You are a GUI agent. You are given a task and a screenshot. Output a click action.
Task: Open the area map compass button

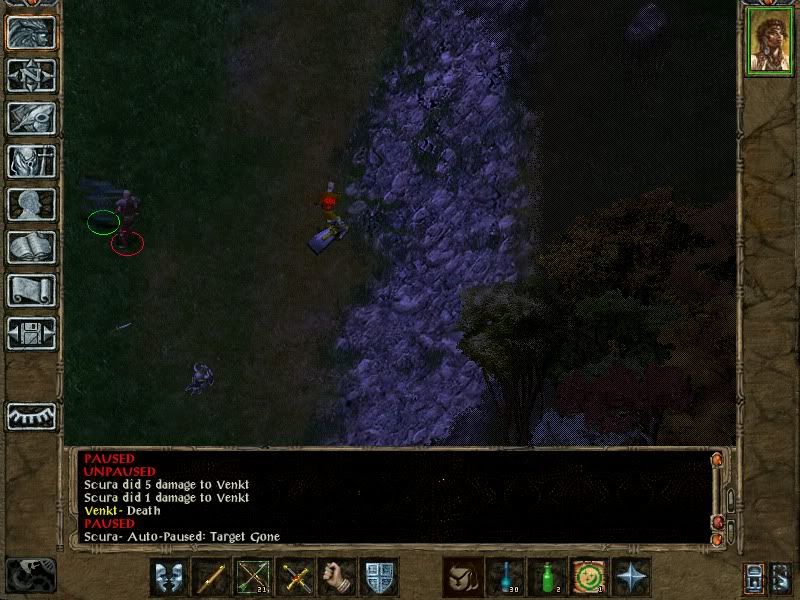tap(32, 75)
